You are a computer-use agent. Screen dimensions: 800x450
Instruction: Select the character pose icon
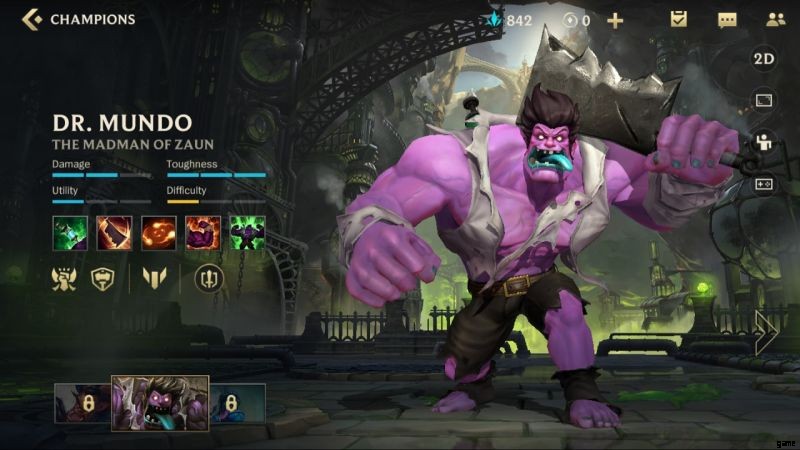point(764,142)
